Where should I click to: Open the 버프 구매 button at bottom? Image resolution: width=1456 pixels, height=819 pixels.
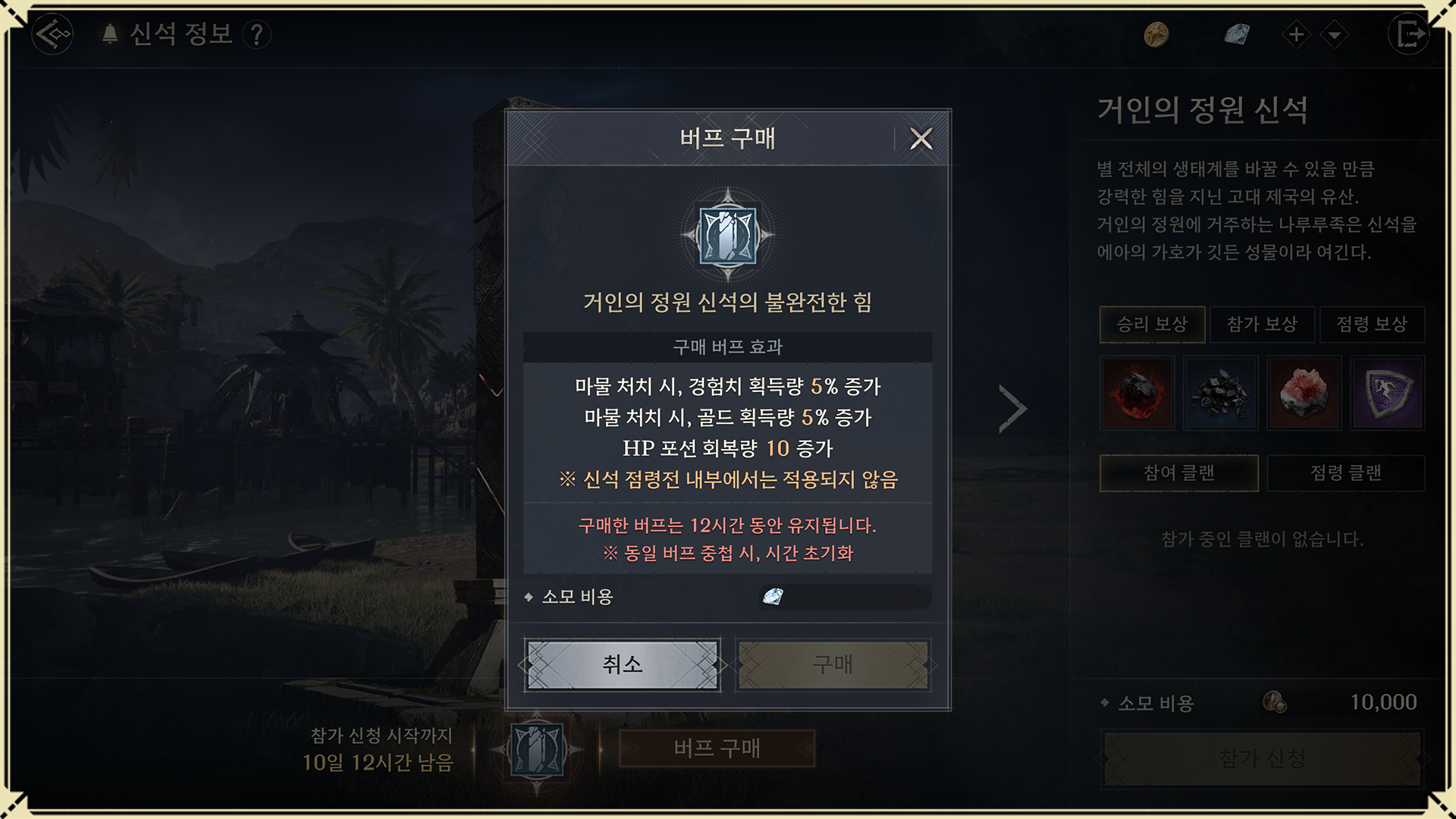click(717, 748)
